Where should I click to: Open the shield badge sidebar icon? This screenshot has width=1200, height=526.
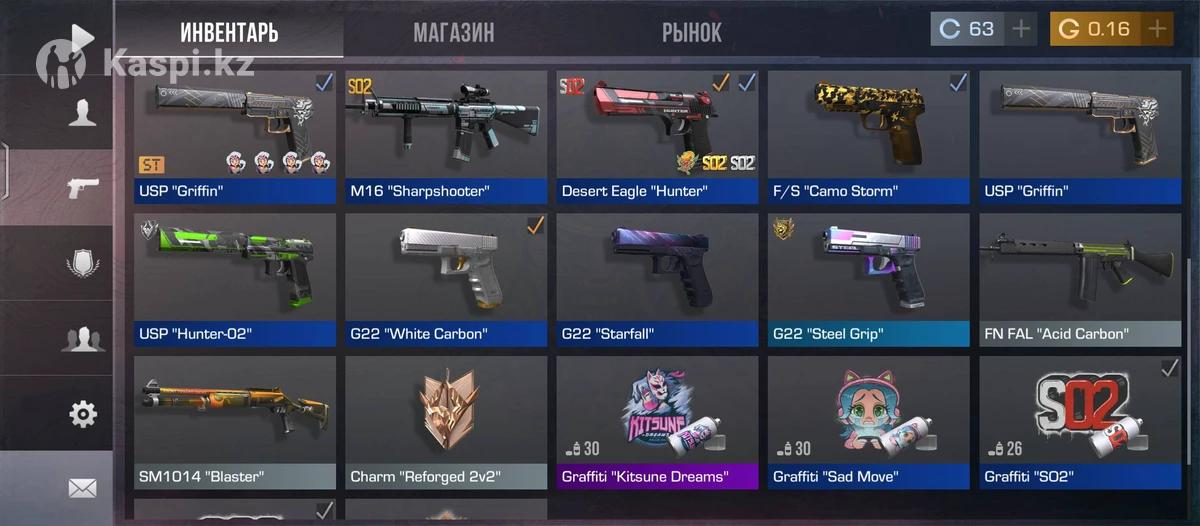(82, 263)
